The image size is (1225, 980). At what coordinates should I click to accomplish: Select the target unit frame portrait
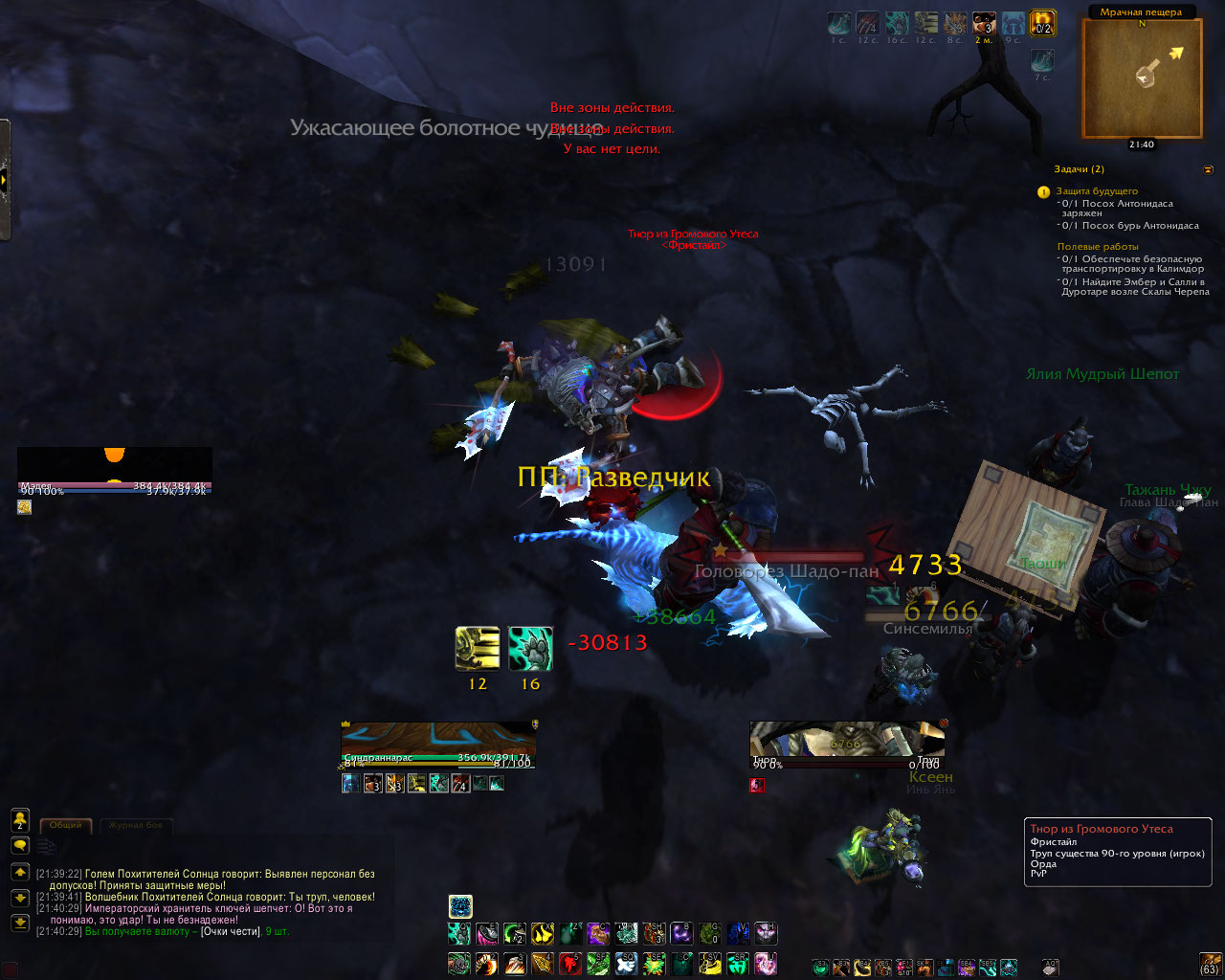[847, 743]
